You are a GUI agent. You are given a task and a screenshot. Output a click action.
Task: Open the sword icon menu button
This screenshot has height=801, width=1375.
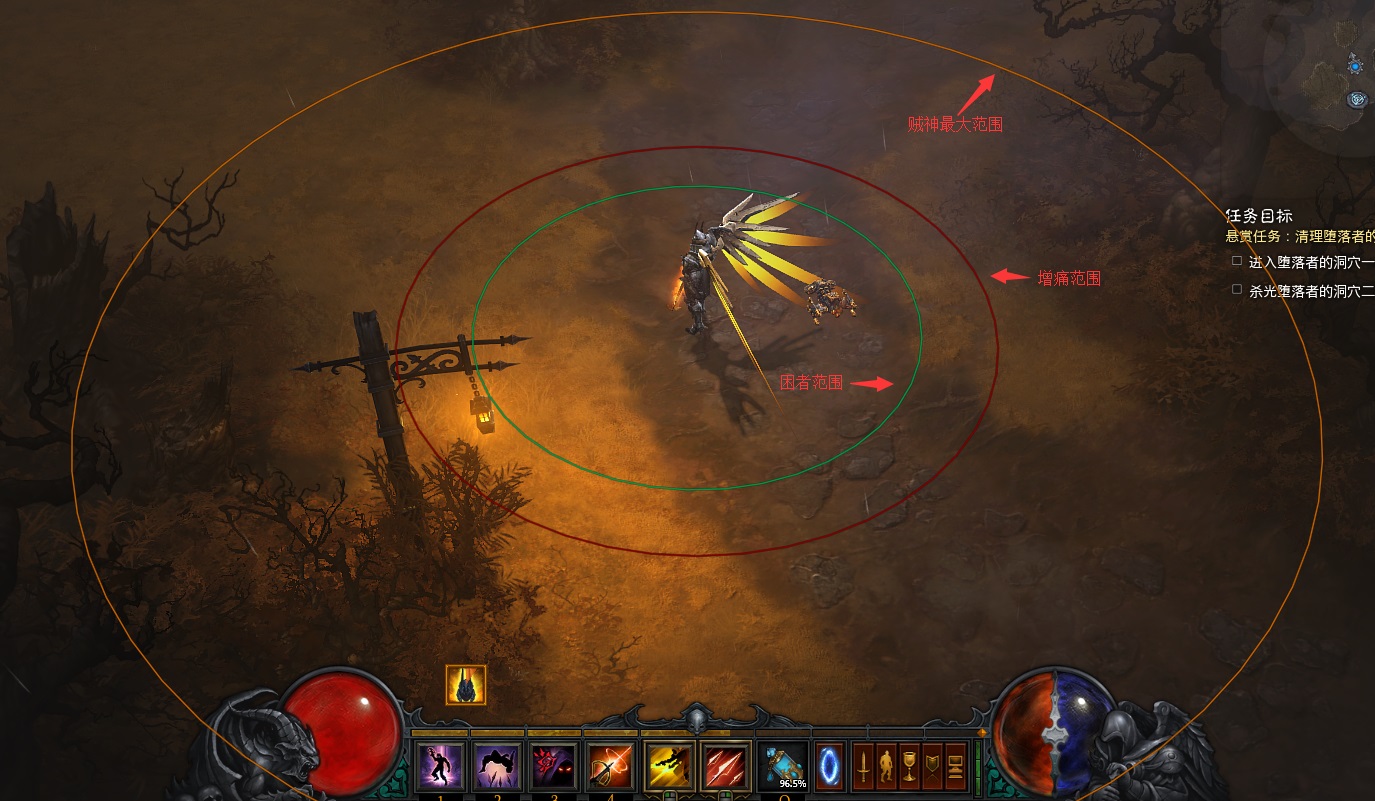(x=862, y=767)
